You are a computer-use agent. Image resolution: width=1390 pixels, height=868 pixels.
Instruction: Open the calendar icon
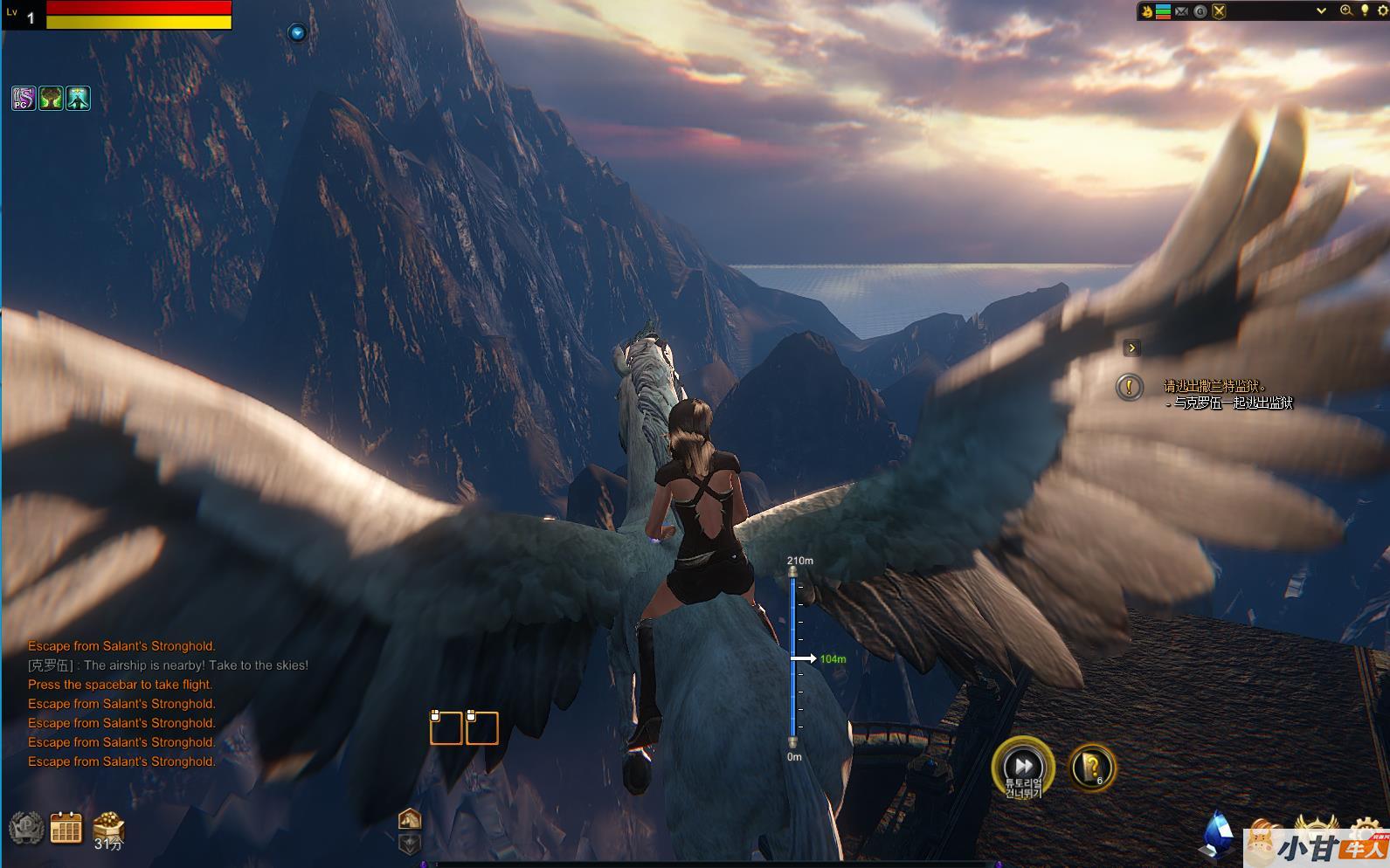coord(66,828)
